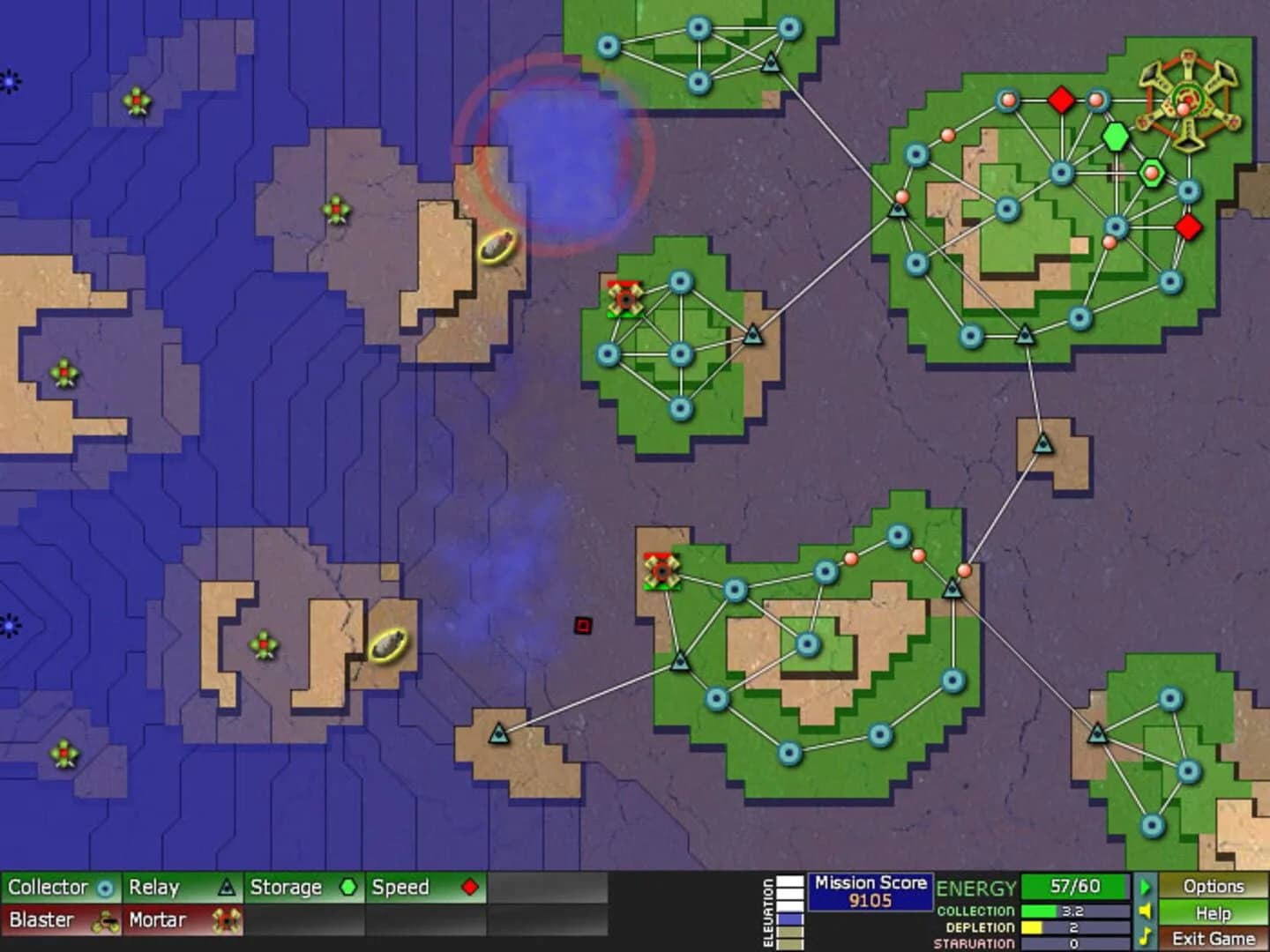Click a red Speed node on the network
This screenshot has height=952, width=1270.
1061,100
